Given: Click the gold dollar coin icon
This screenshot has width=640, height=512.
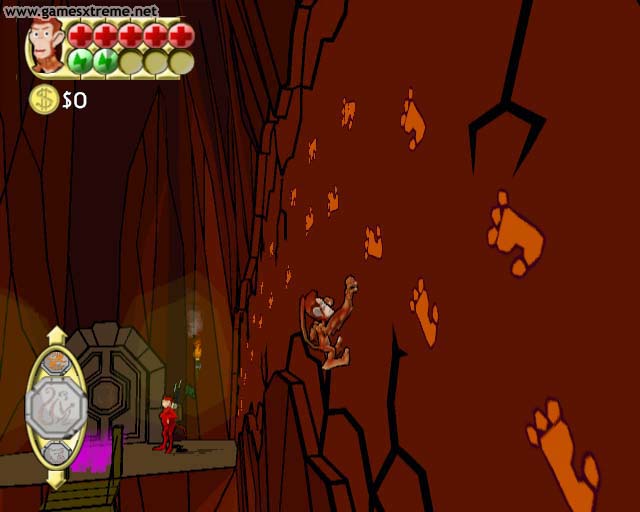Looking at the screenshot, I should click(x=43, y=99).
